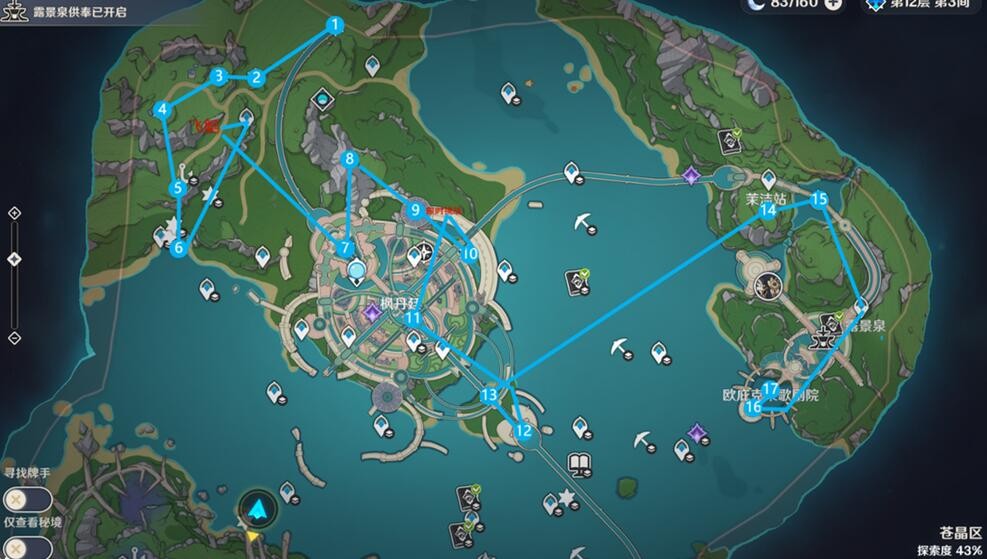Toggle the 寻找牌手 switch
The image size is (987, 559).
[15, 499]
